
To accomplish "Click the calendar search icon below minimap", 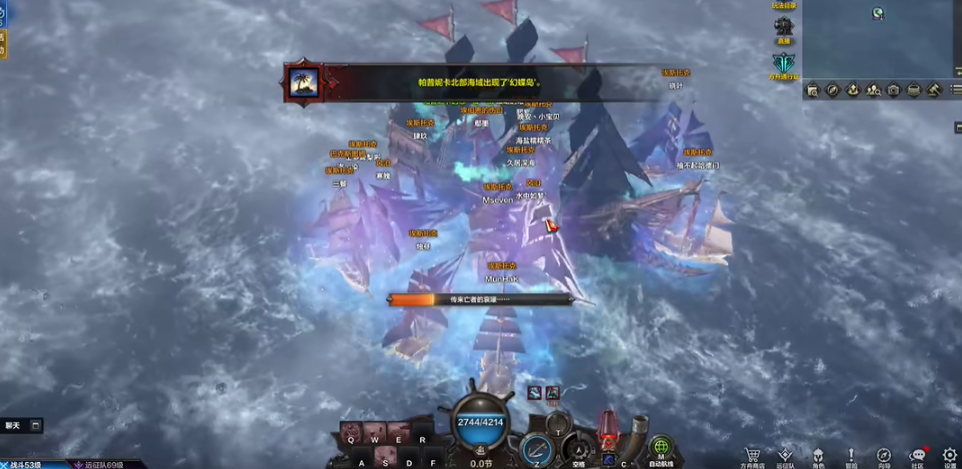I will coord(812,90).
